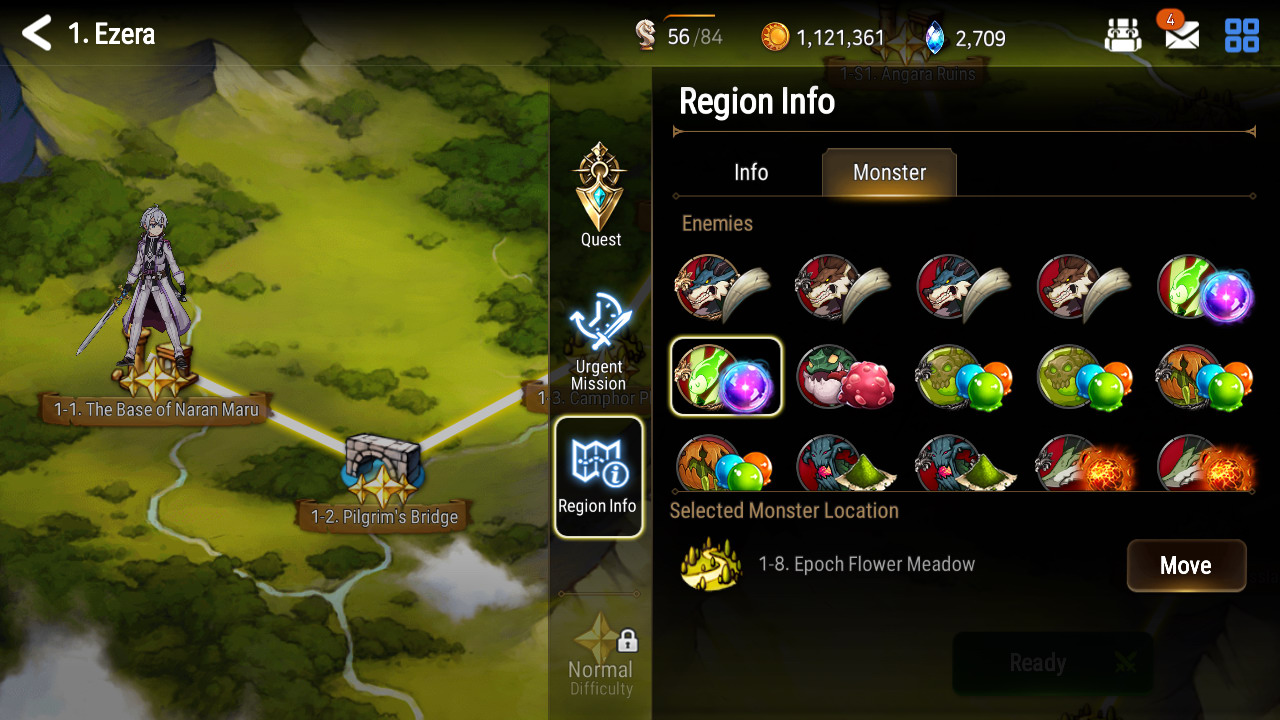Switch to the Info tab

coord(751,172)
